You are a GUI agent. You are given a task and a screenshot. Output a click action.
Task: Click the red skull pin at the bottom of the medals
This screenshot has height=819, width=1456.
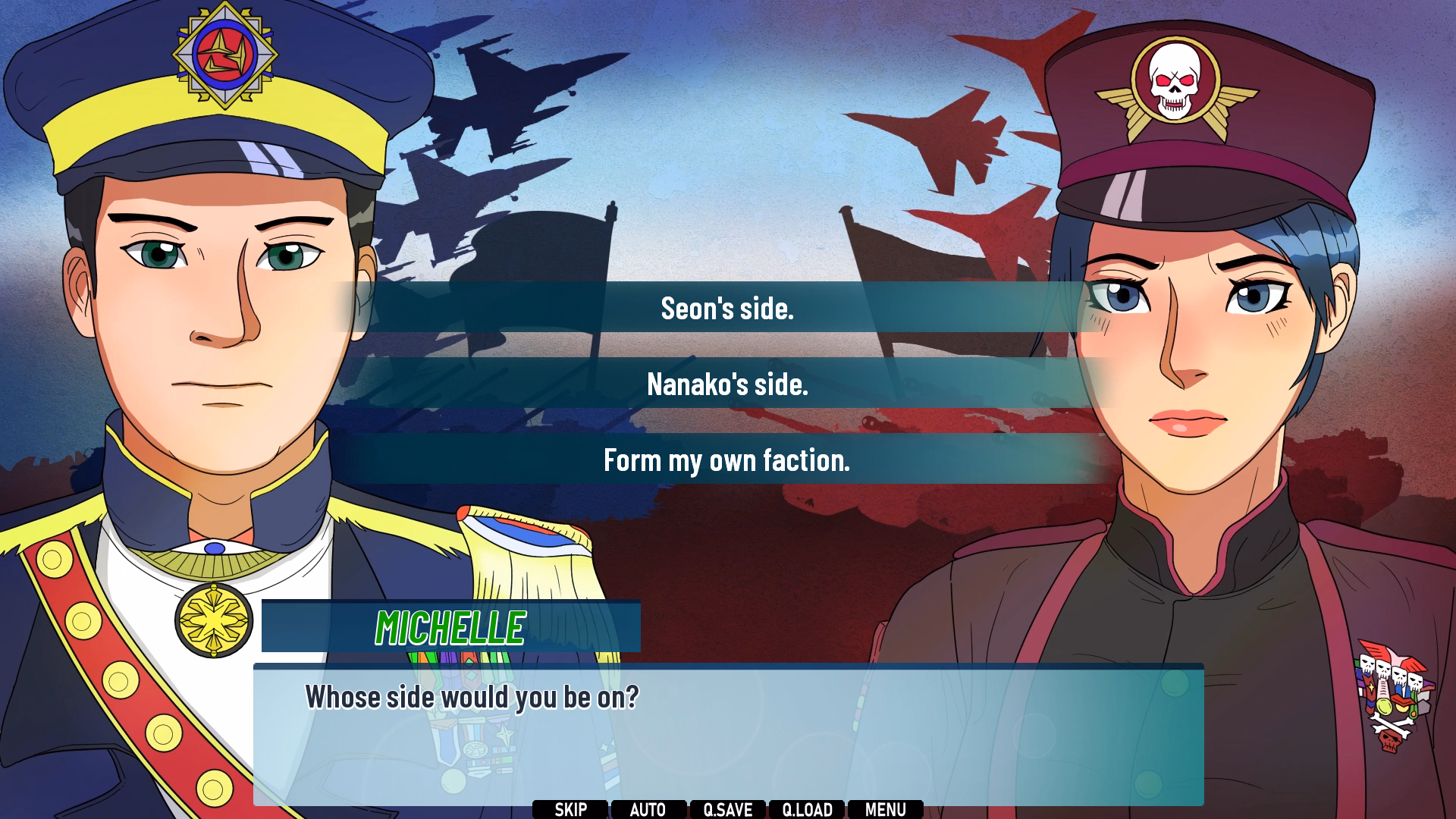[1389, 739]
